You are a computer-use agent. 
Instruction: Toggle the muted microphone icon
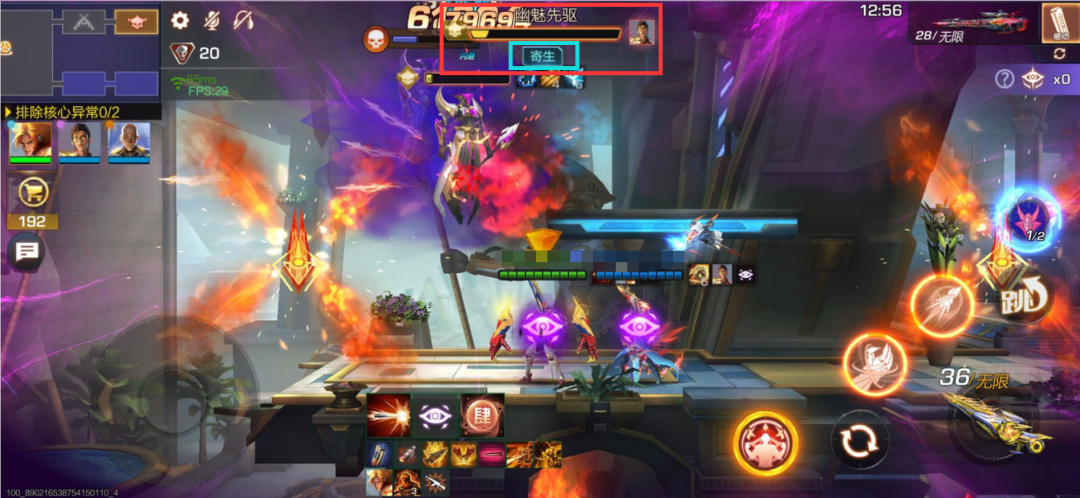click(211, 20)
